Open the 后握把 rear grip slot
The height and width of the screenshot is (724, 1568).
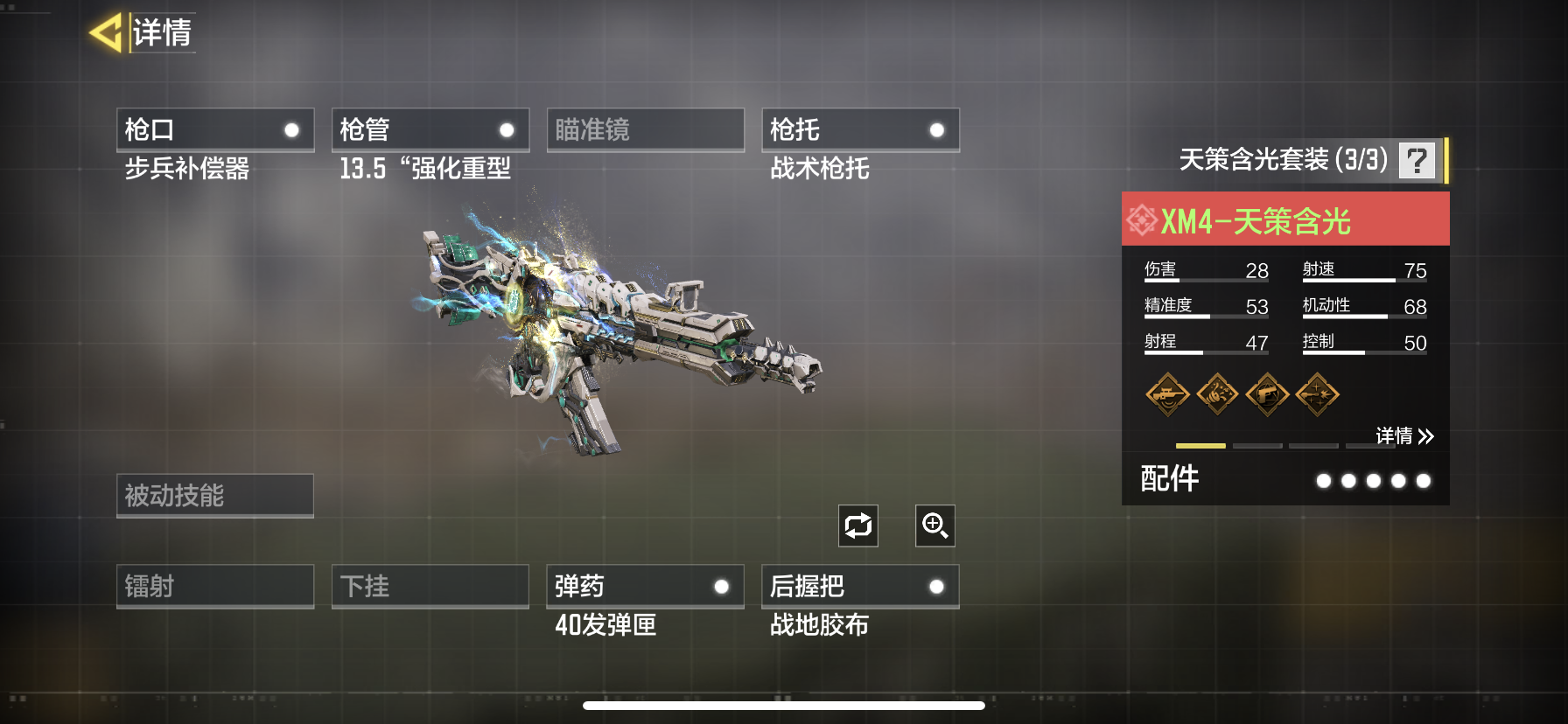(x=861, y=586)
